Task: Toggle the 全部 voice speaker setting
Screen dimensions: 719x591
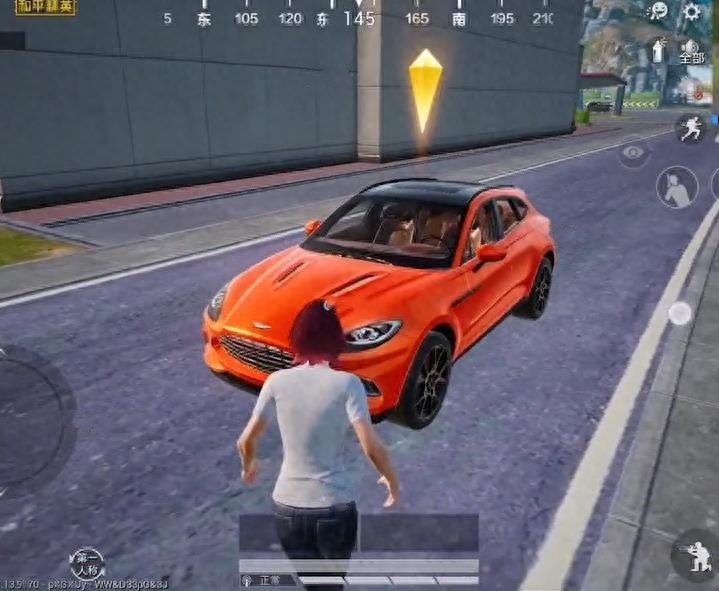Action: click(x=692, y=52)
